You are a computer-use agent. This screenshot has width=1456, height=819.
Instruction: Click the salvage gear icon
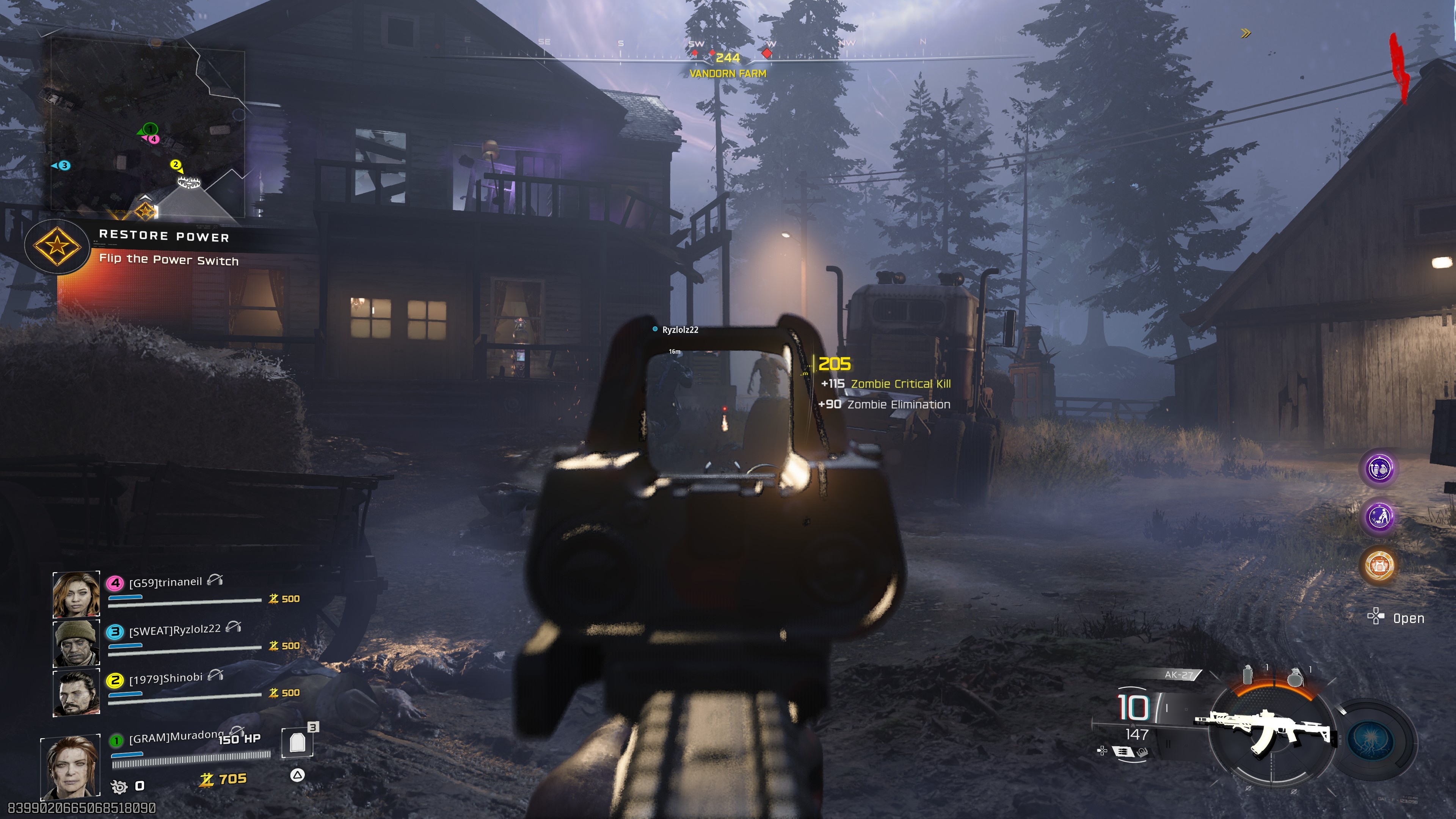click(x=119, y=786)
